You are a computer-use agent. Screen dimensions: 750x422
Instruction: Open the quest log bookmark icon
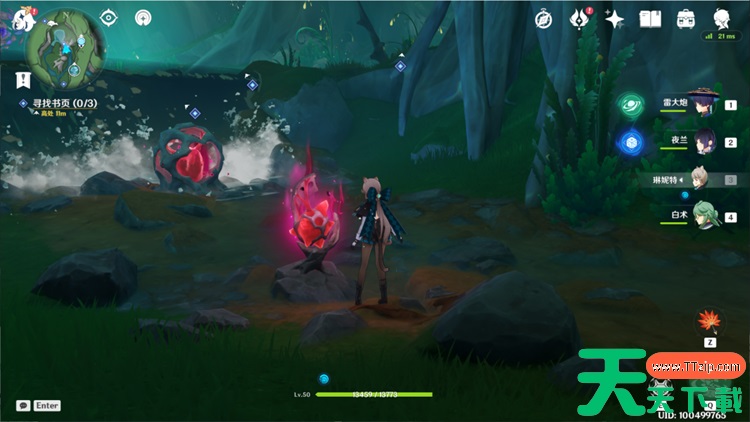click(22, 78)
